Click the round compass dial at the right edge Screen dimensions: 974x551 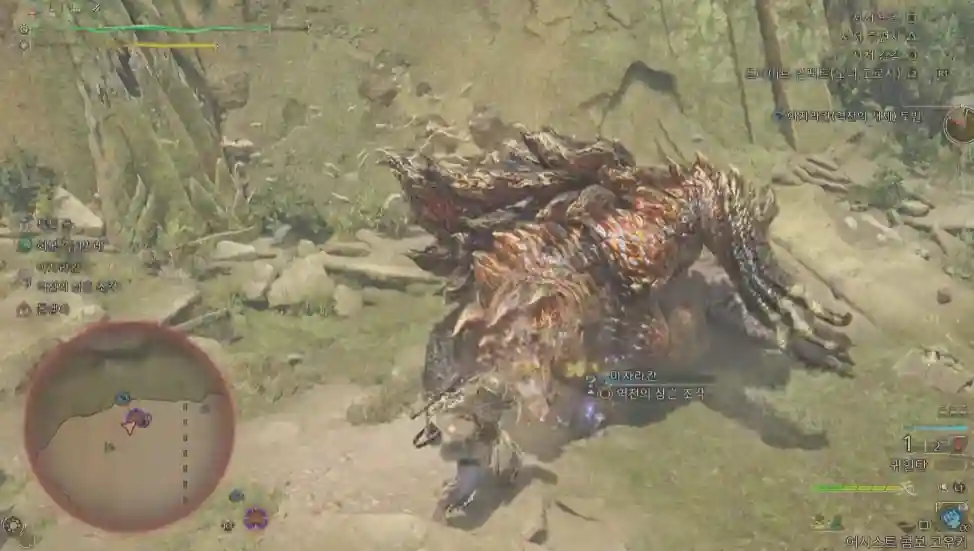[x=960, y=124]
